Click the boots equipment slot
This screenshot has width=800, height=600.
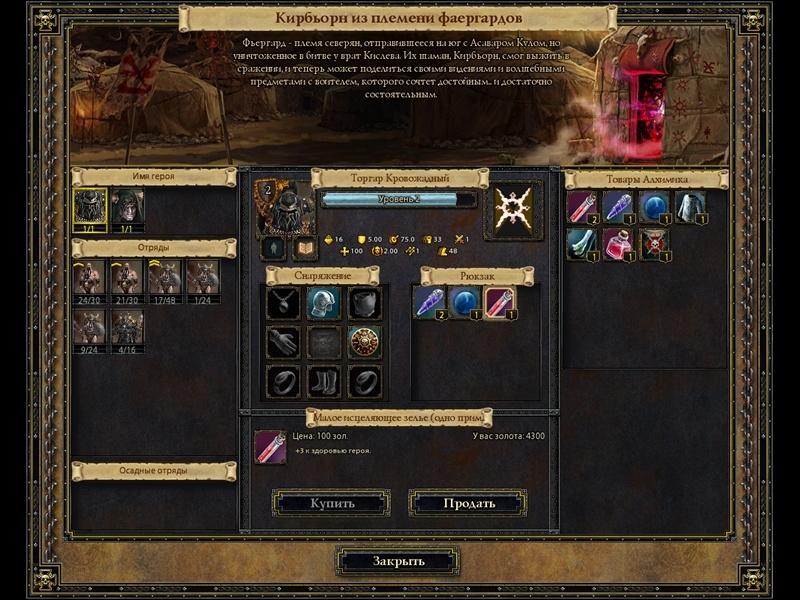click(323, 381)
